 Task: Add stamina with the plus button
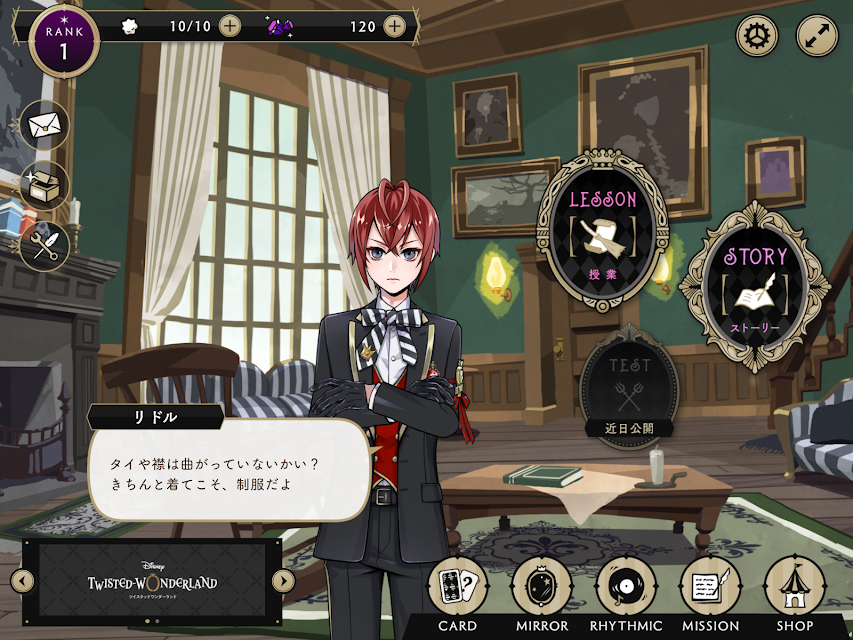click(230, 26)
